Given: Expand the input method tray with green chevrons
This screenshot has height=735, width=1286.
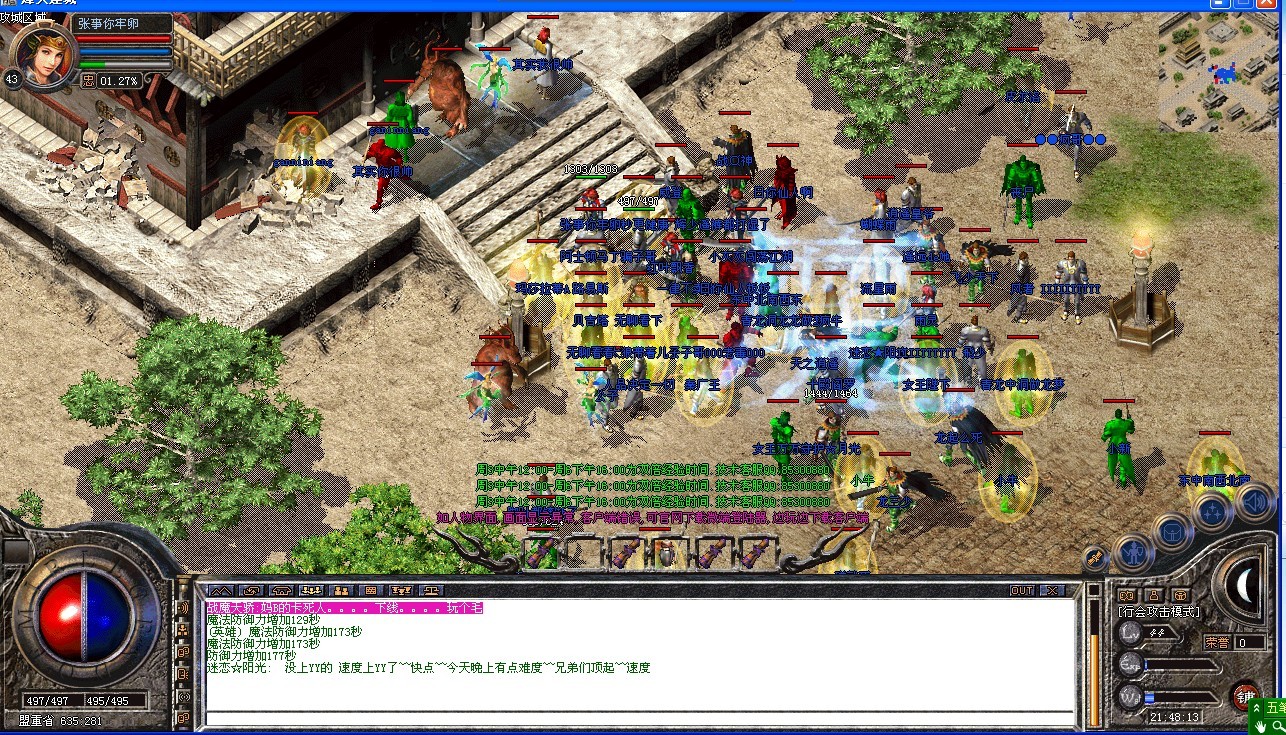Looking at the screenshot, I should click(1257, 708).
